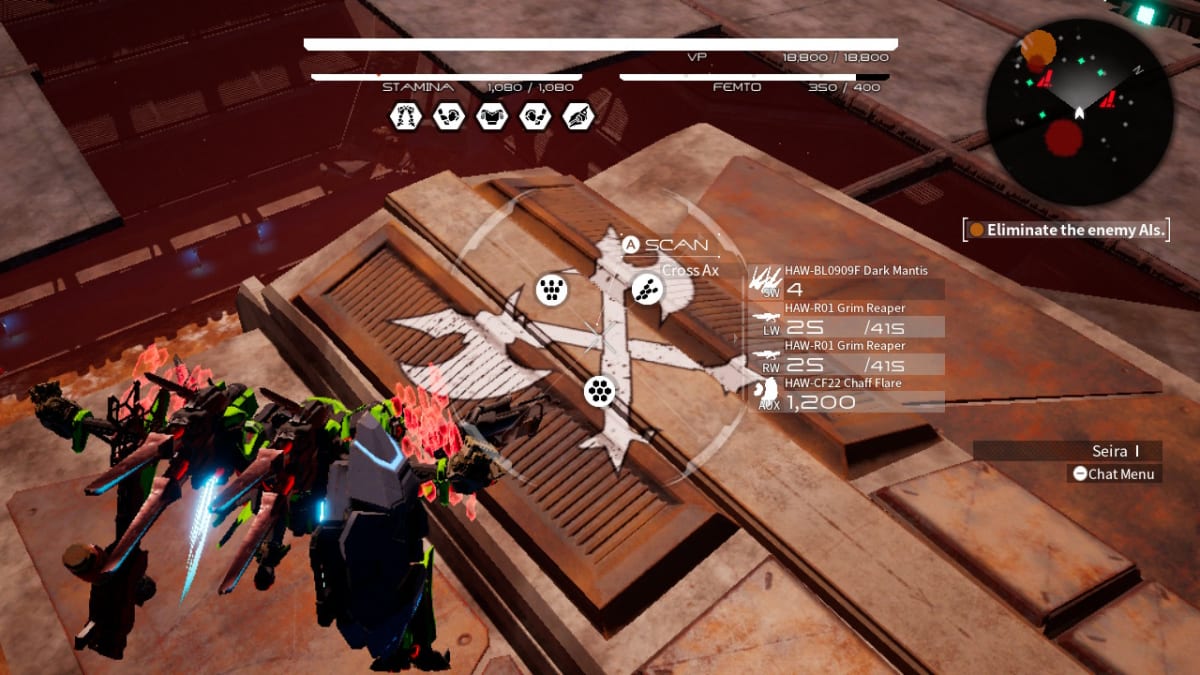Click the torso body part status hexagon
Screen dimensions: 1200x675
pos(491,117)
